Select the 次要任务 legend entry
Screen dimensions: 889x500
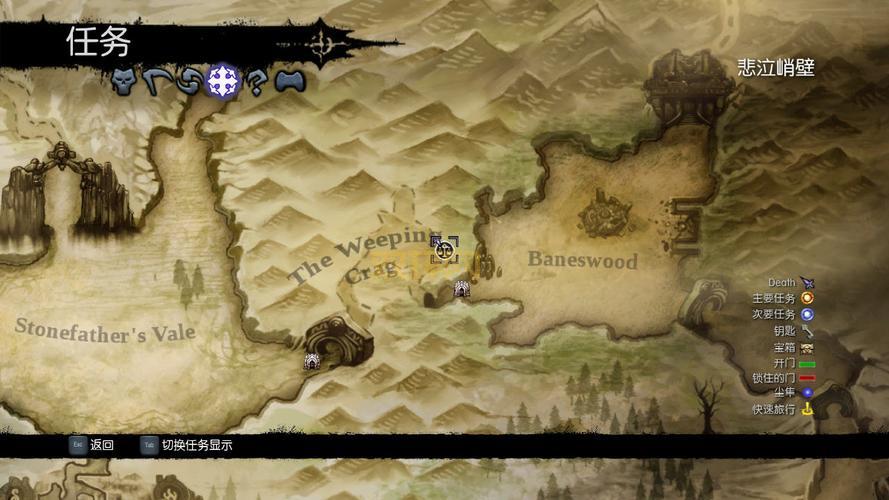[783, 314]
